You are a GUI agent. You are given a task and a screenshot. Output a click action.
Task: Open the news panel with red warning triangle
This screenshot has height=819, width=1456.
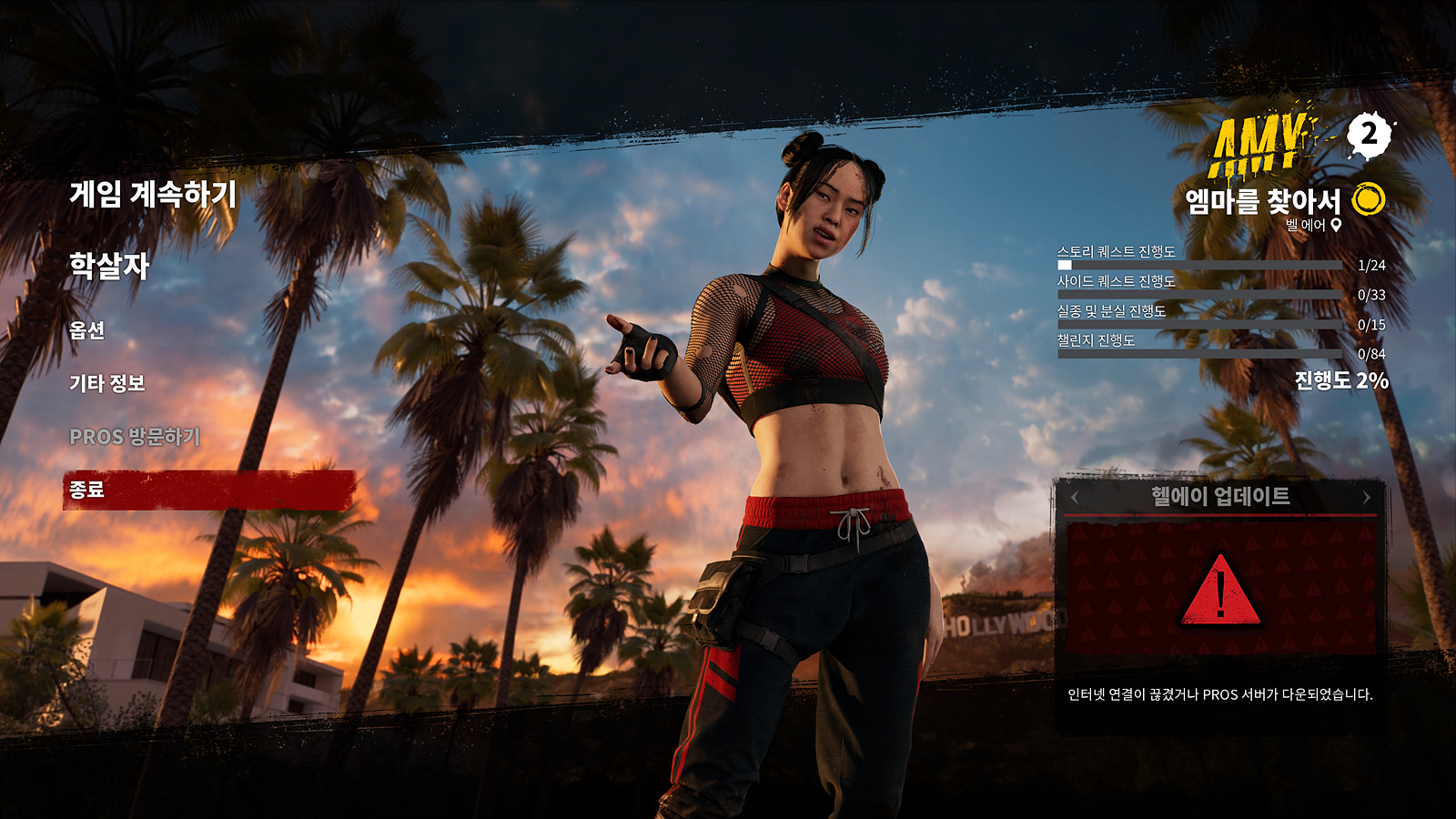1220,590
